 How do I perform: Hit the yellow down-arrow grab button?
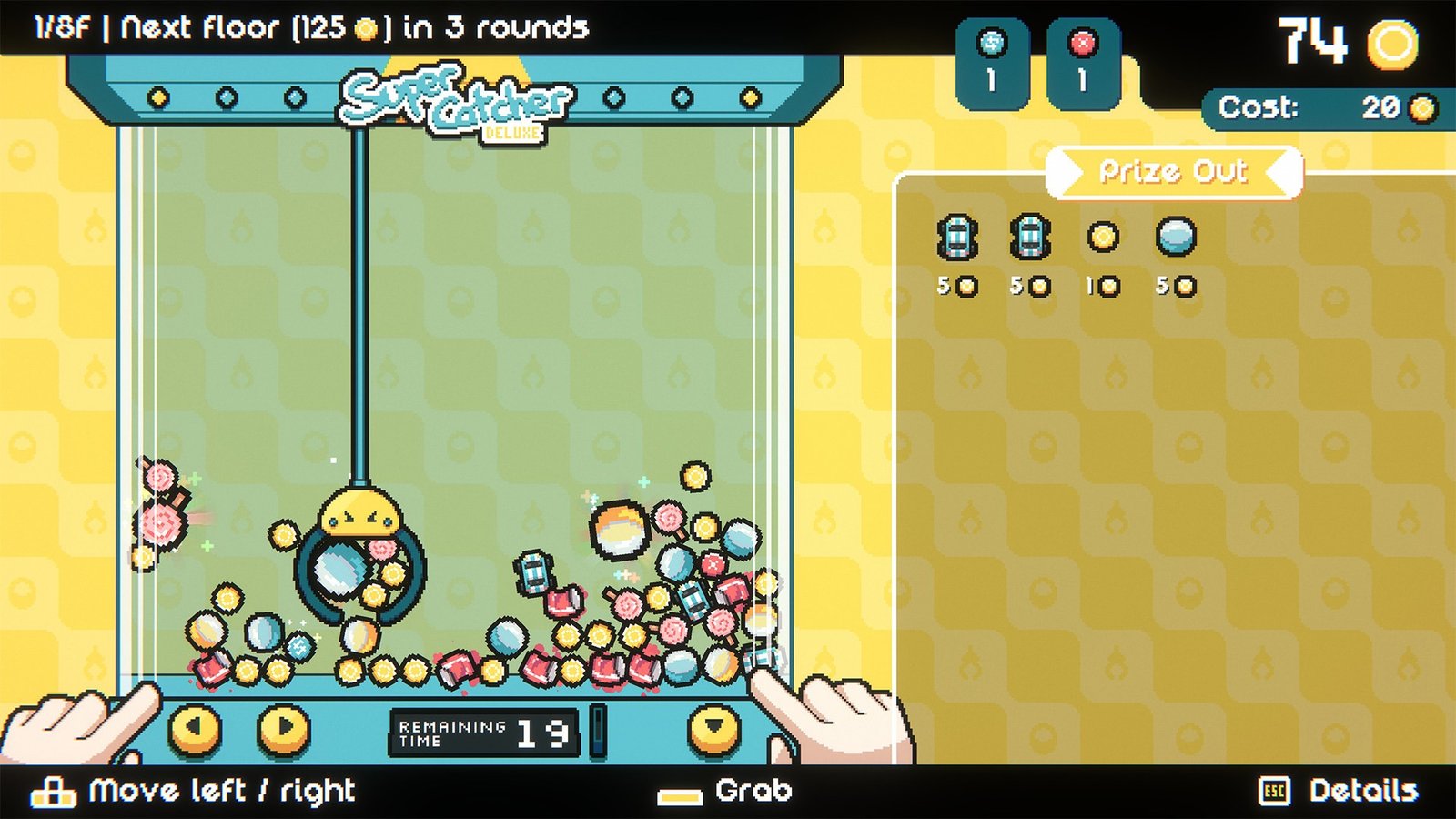point(714,729)
